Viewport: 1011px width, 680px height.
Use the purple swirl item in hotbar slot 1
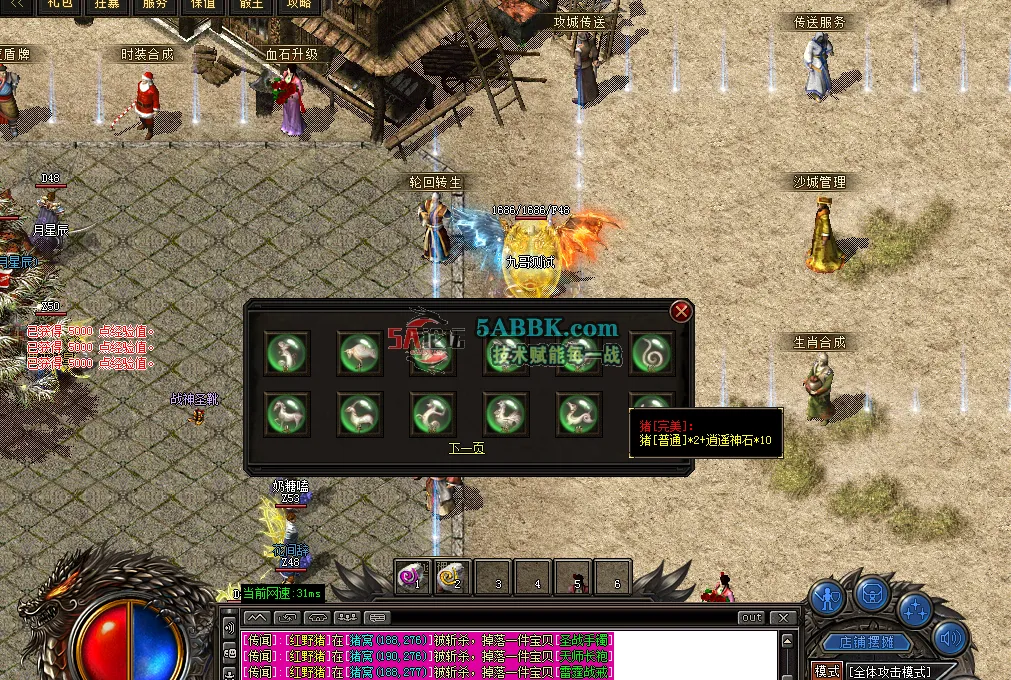pos(413,576)
